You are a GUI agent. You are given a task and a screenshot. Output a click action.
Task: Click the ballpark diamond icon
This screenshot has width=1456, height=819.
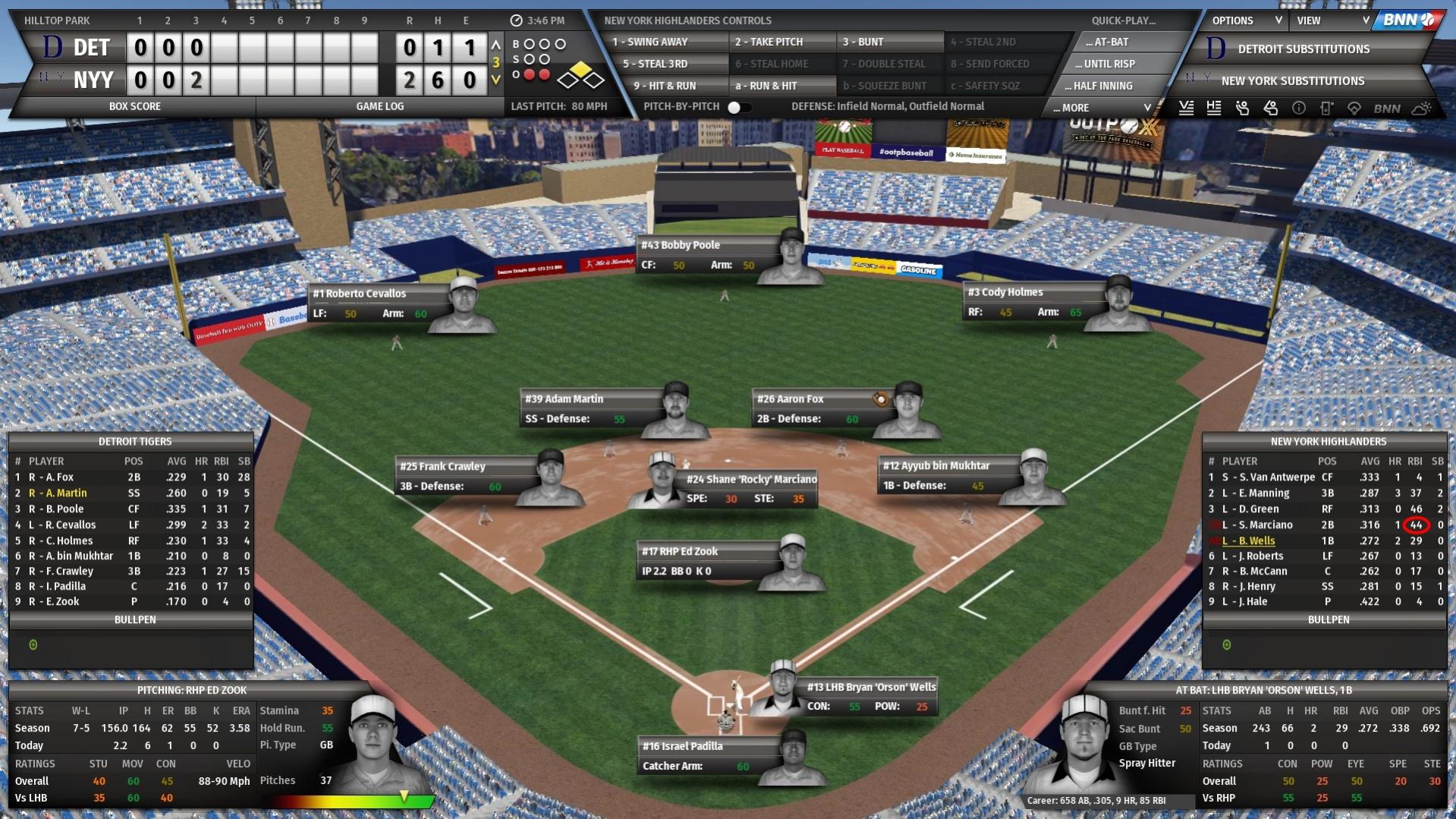(1355, 109)
